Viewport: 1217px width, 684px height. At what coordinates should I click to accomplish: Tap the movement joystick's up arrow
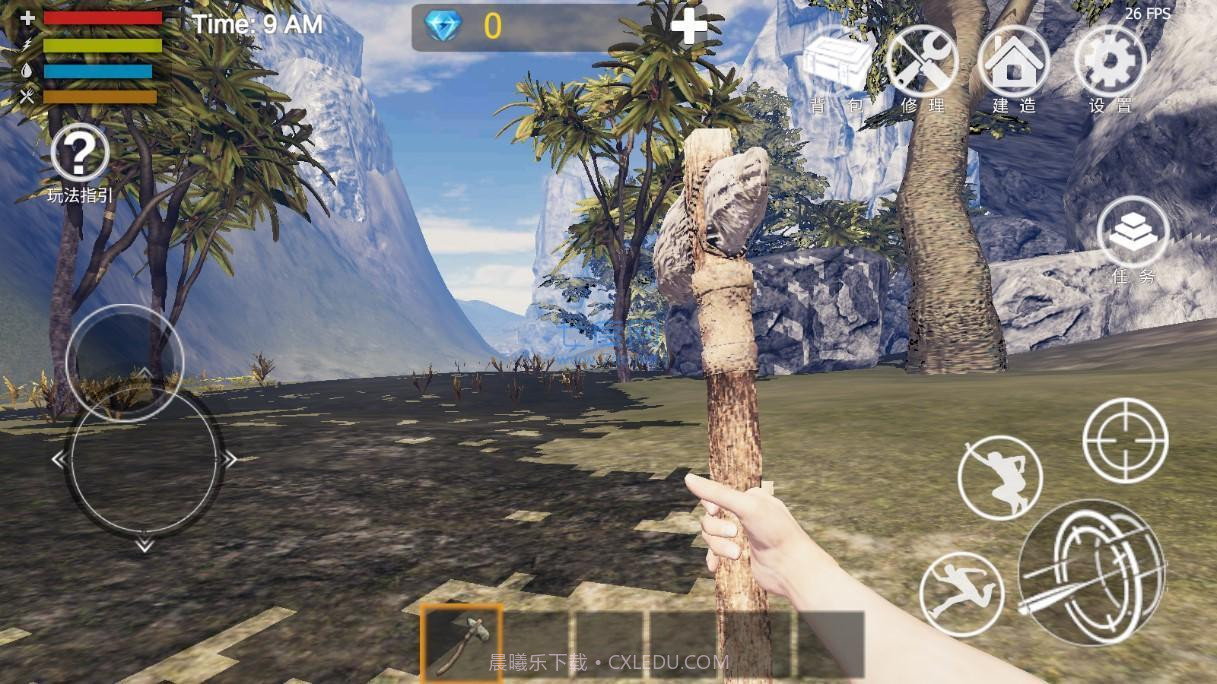point(144,374)
